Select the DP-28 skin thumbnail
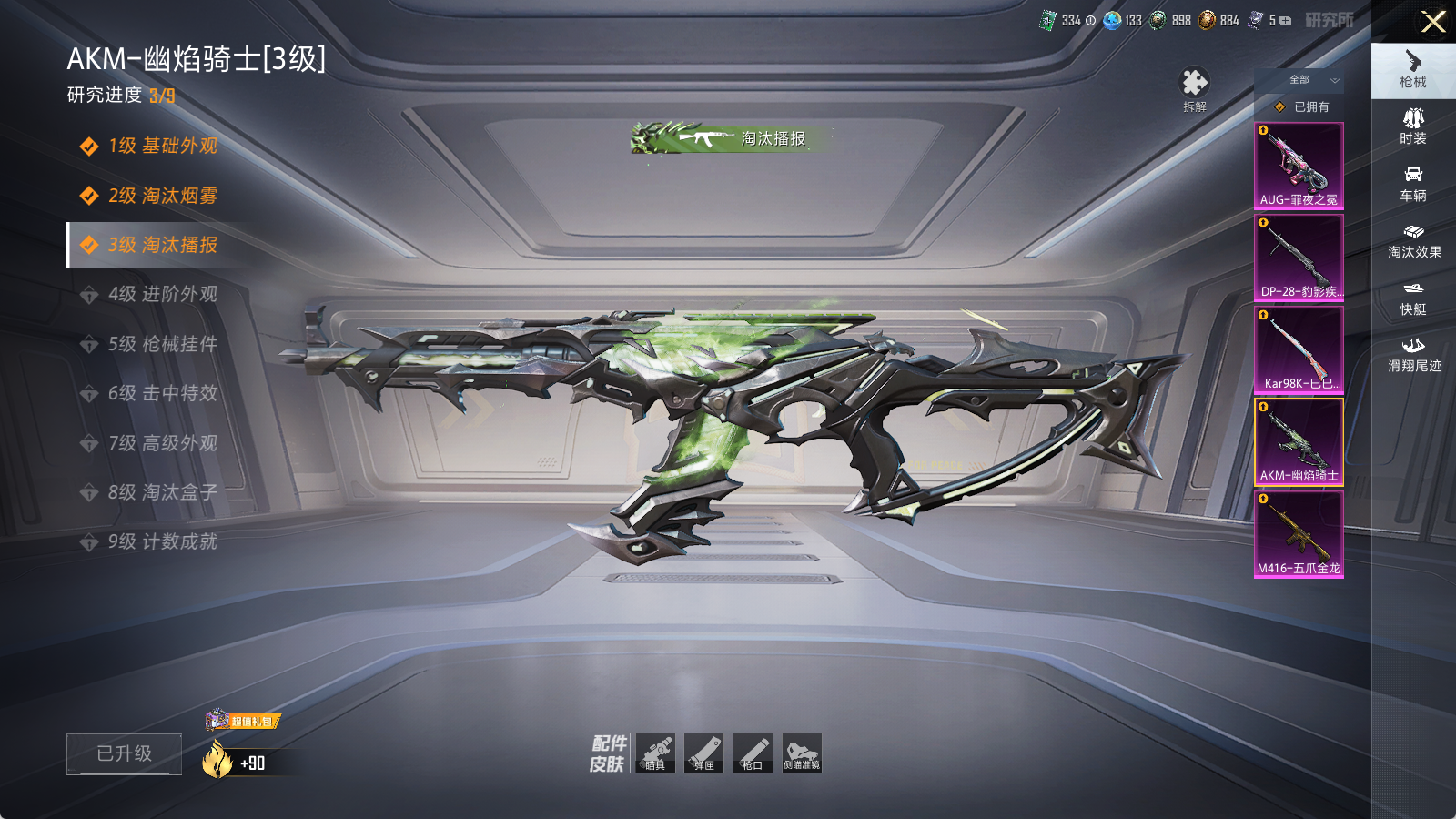 [x=1299, y=258]
